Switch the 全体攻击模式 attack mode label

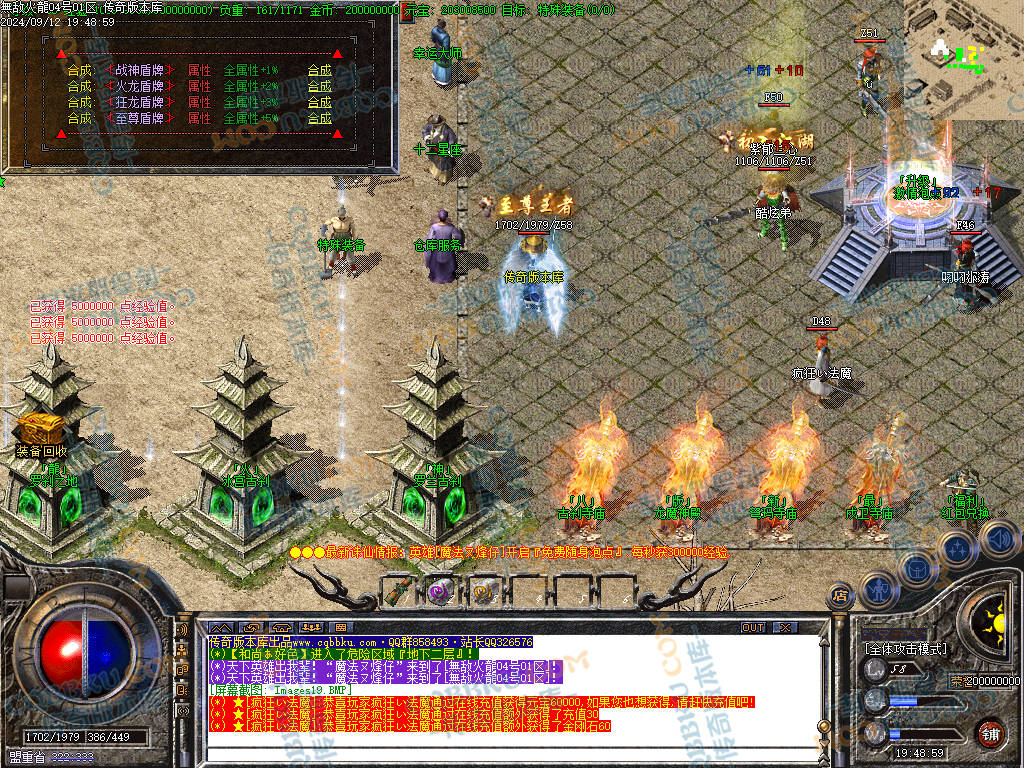tap(905, 649)
